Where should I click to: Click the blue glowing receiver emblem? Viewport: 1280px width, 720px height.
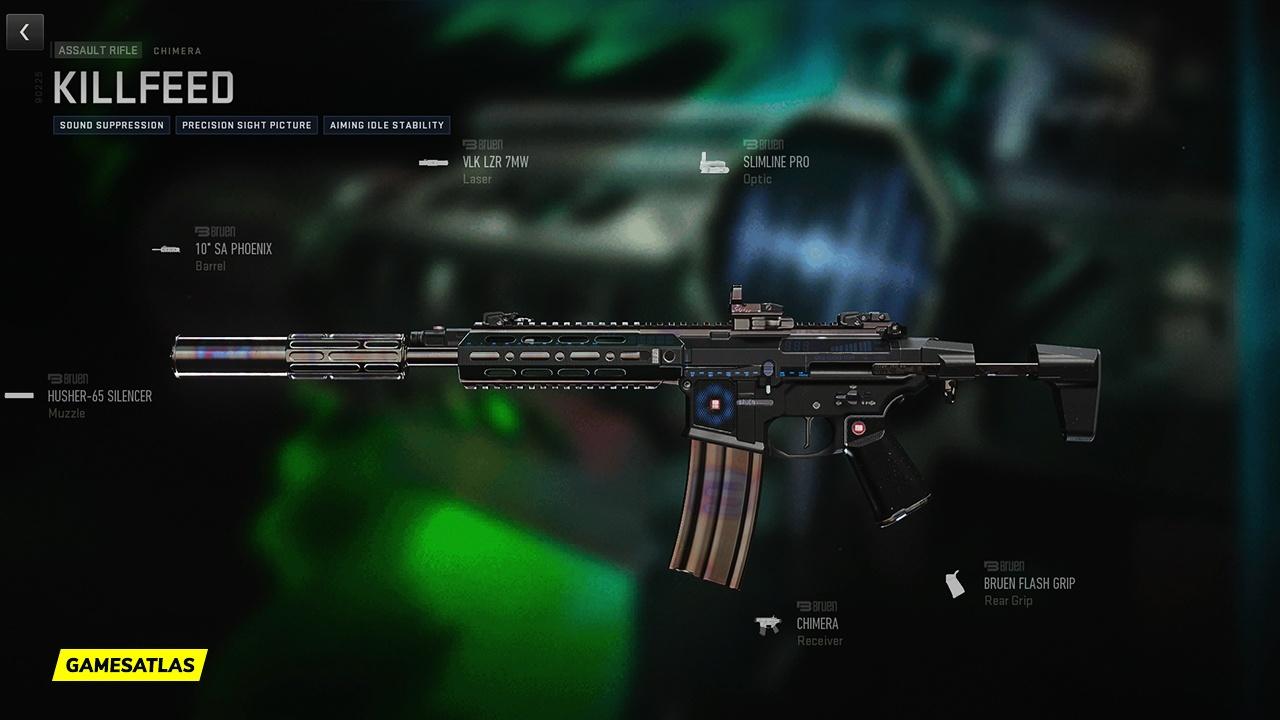(x=715, y=404)
